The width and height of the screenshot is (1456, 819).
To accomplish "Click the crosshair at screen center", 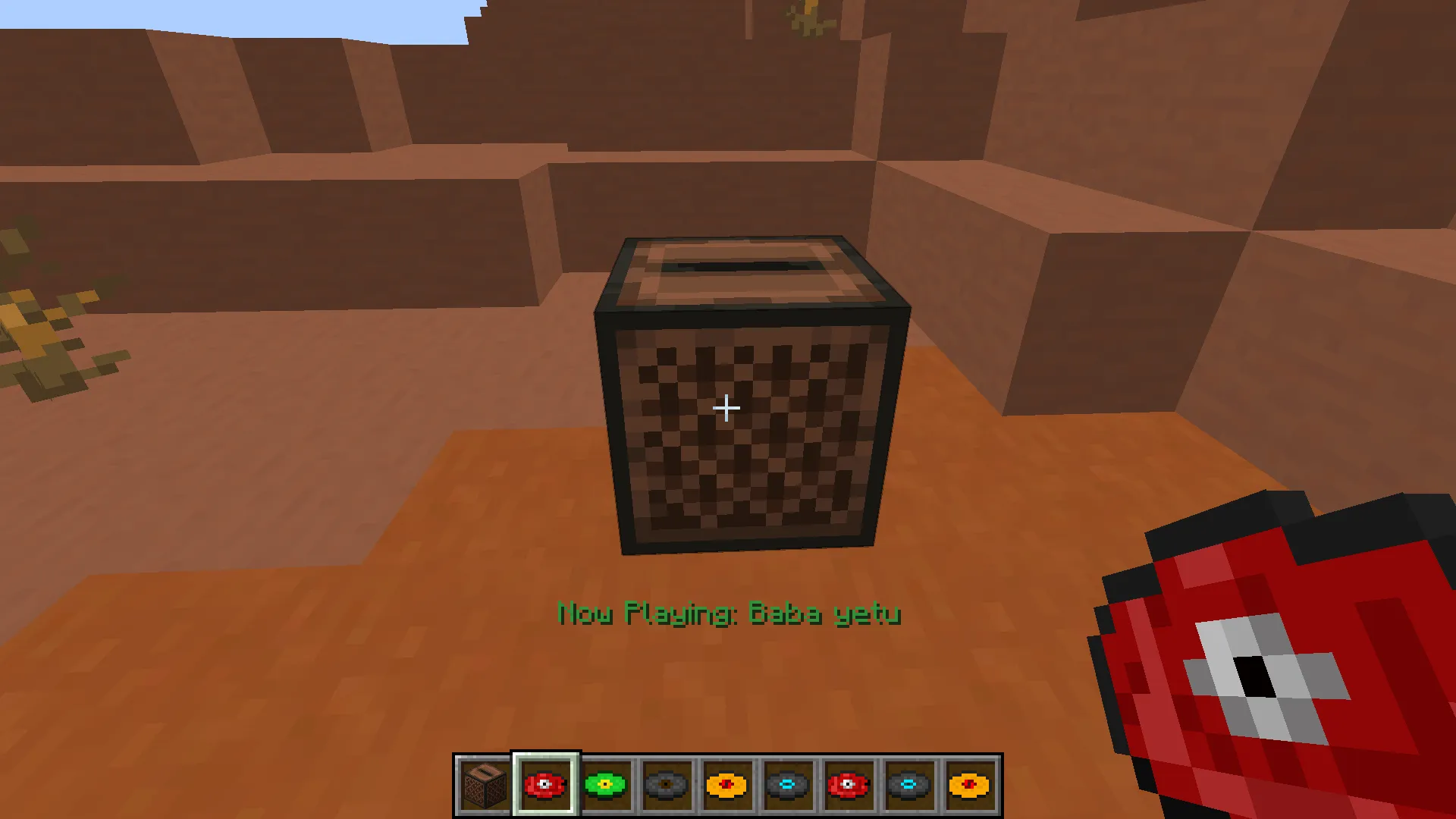I will 726,408.
